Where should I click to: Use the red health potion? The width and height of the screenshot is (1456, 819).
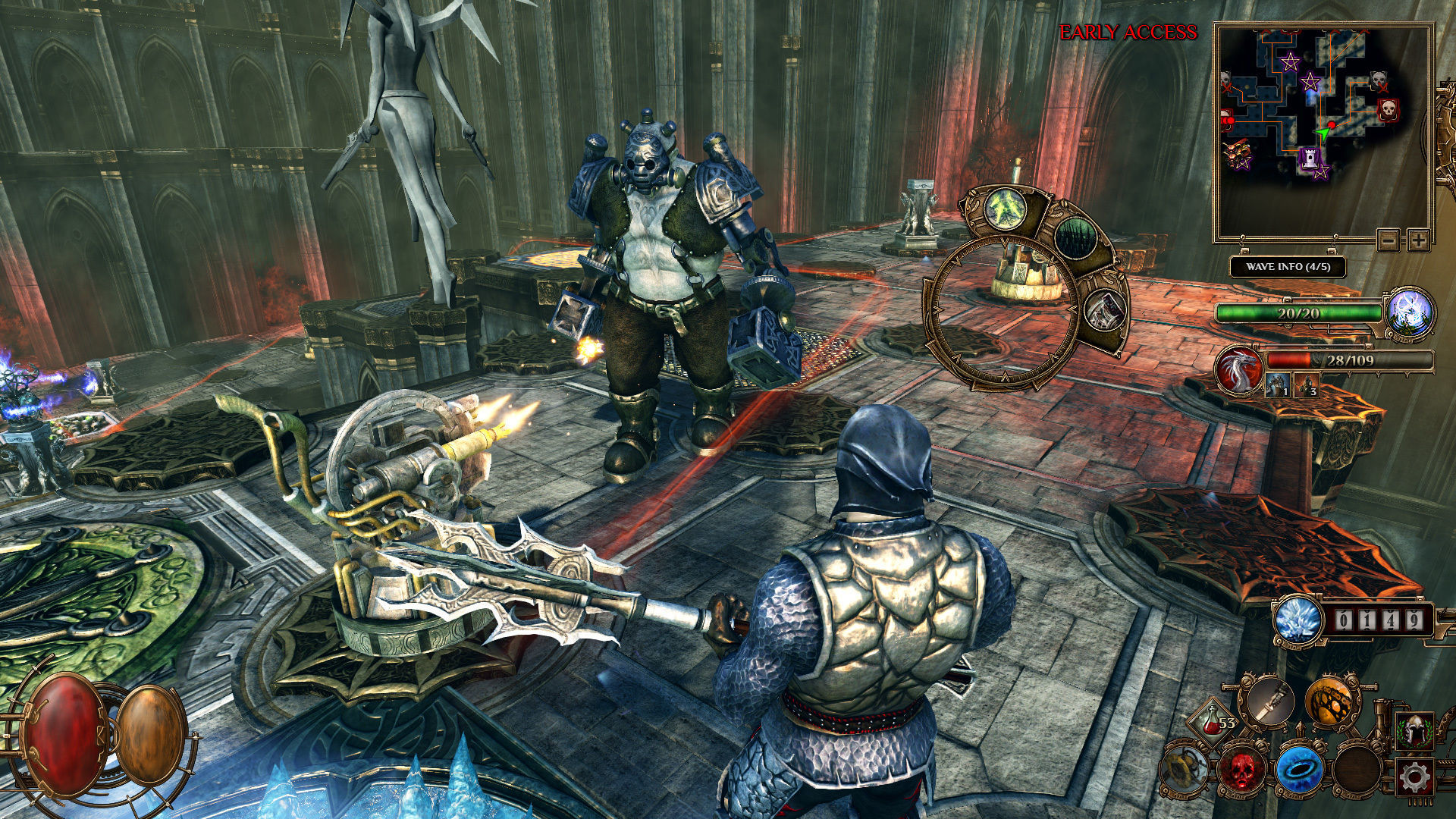click(1211, 721)
